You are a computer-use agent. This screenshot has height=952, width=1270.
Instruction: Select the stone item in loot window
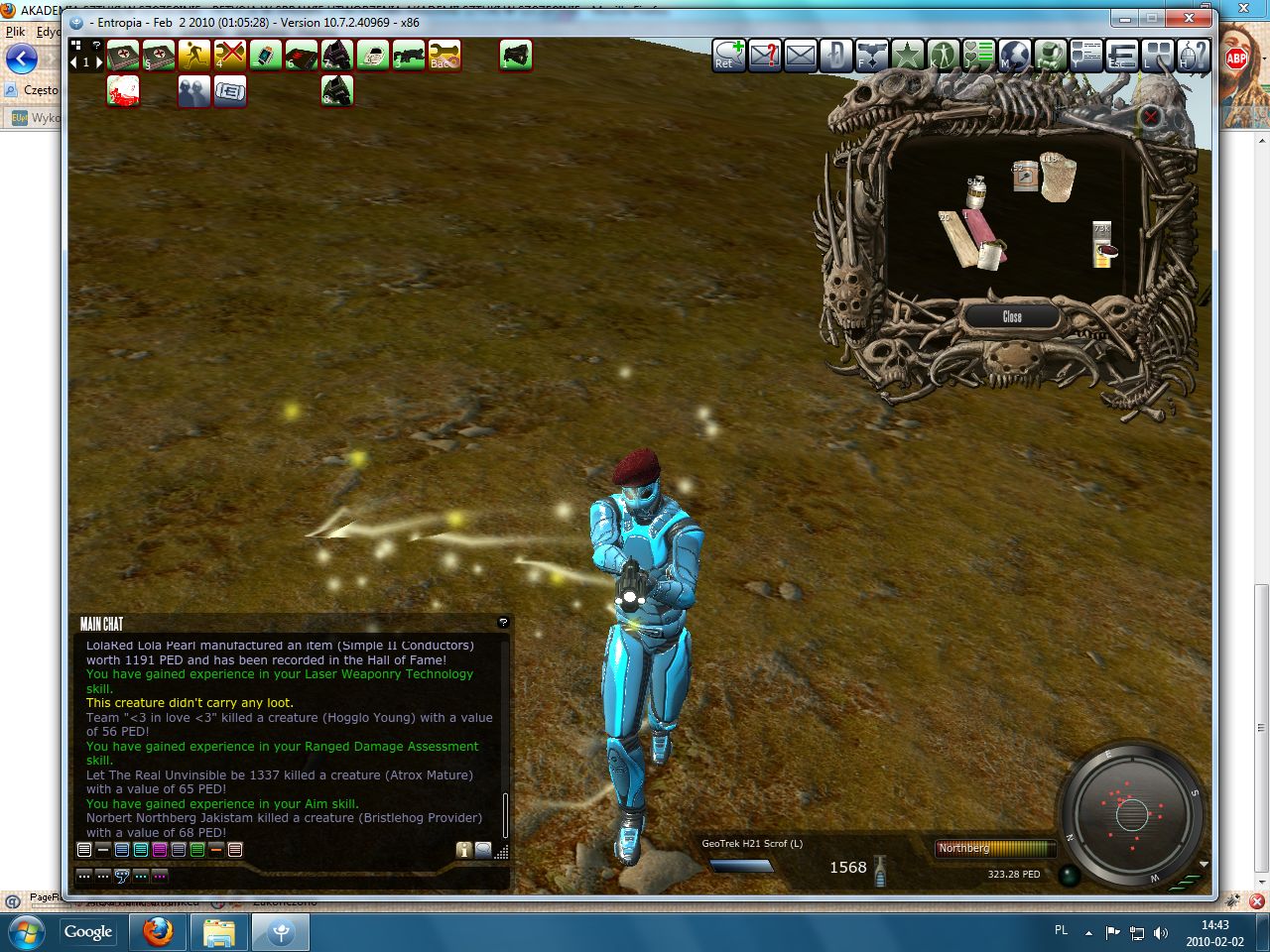click(x=1057, y=177)
